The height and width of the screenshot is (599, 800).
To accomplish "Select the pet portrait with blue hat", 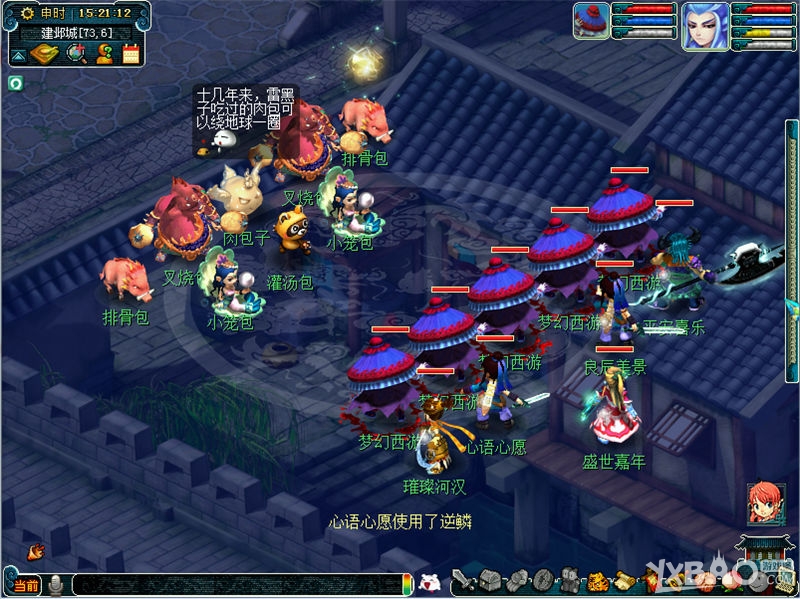I will tap(591, 21).
